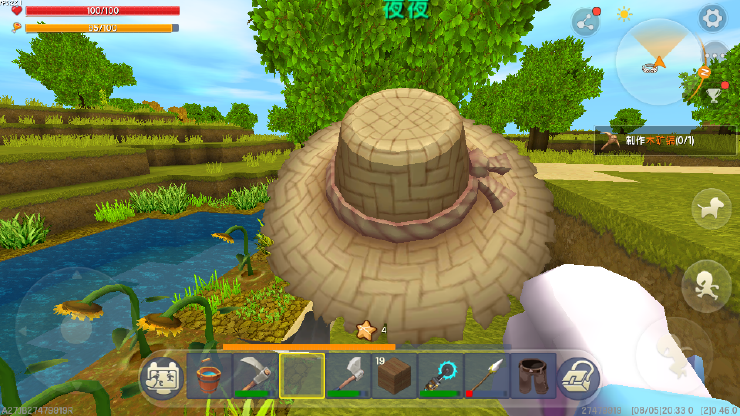Open the backpack inventory button
Viewport: 740px width, 416px height.
tap(577, 377)
